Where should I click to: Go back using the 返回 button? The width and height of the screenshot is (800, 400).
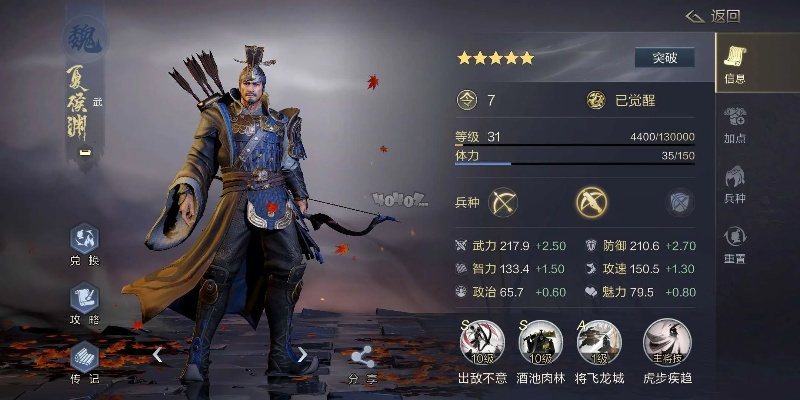(712, 15)
